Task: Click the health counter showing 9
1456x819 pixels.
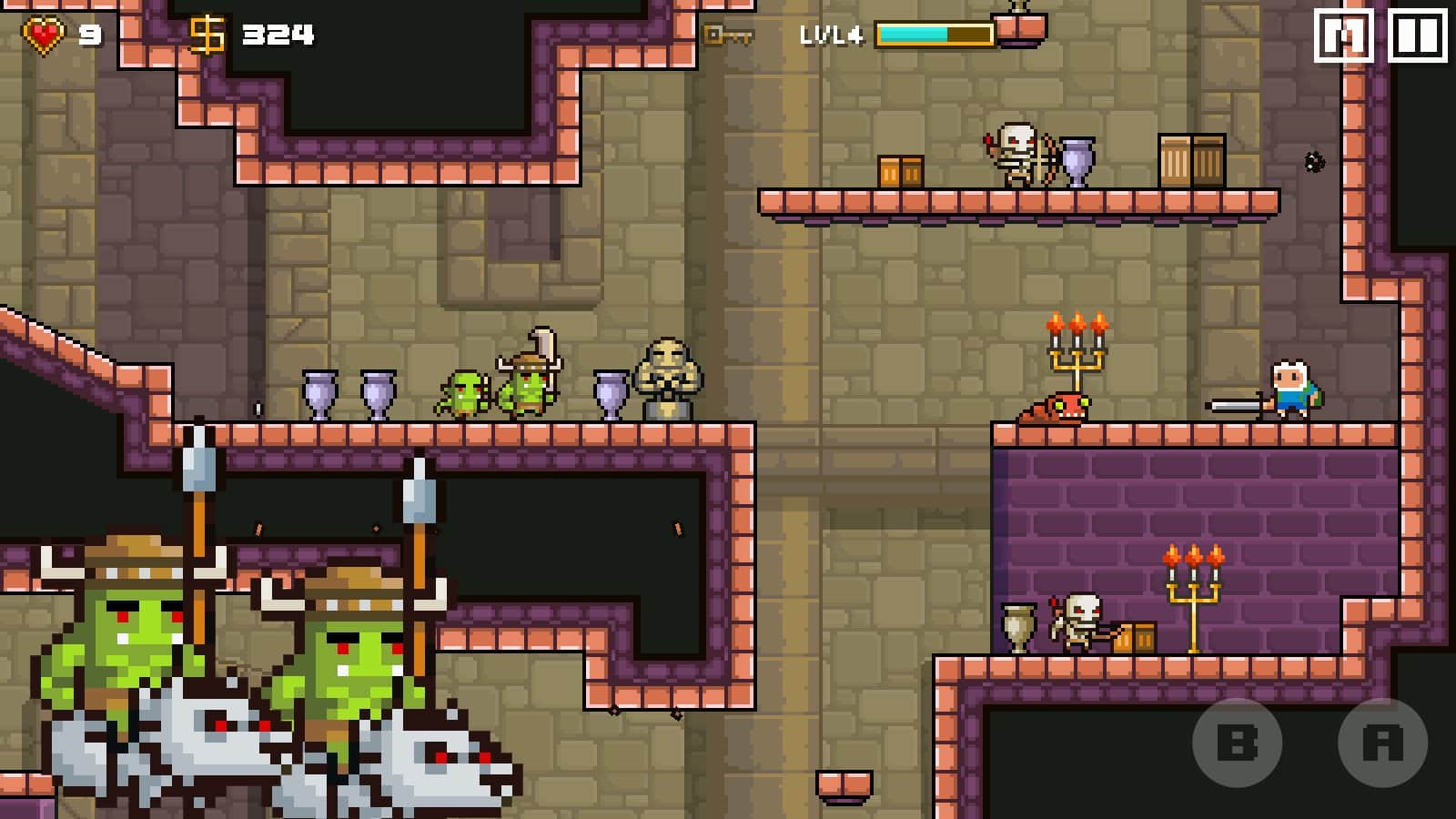Action: tap(89, 32)
